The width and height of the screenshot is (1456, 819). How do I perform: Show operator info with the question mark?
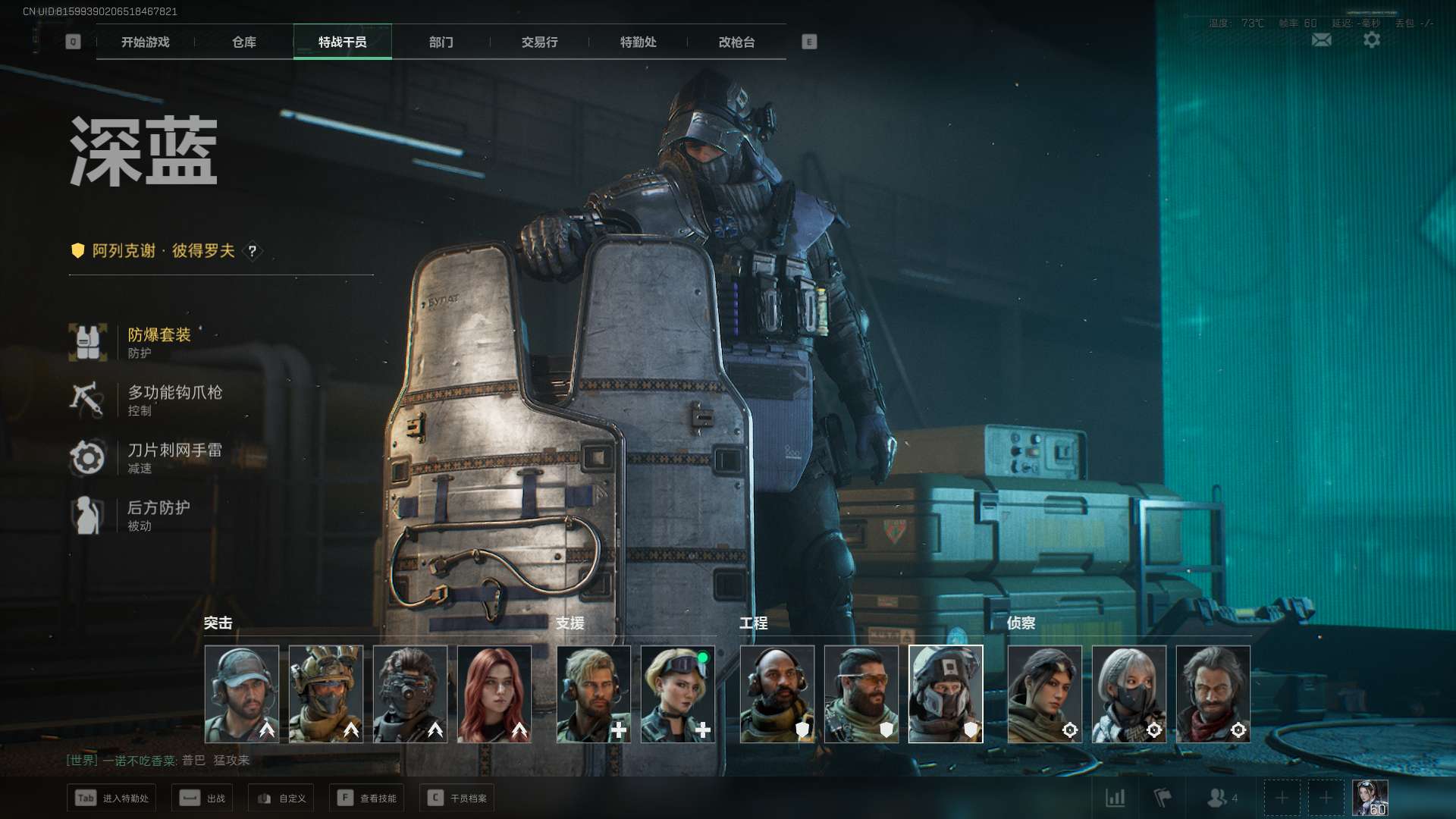253,251
